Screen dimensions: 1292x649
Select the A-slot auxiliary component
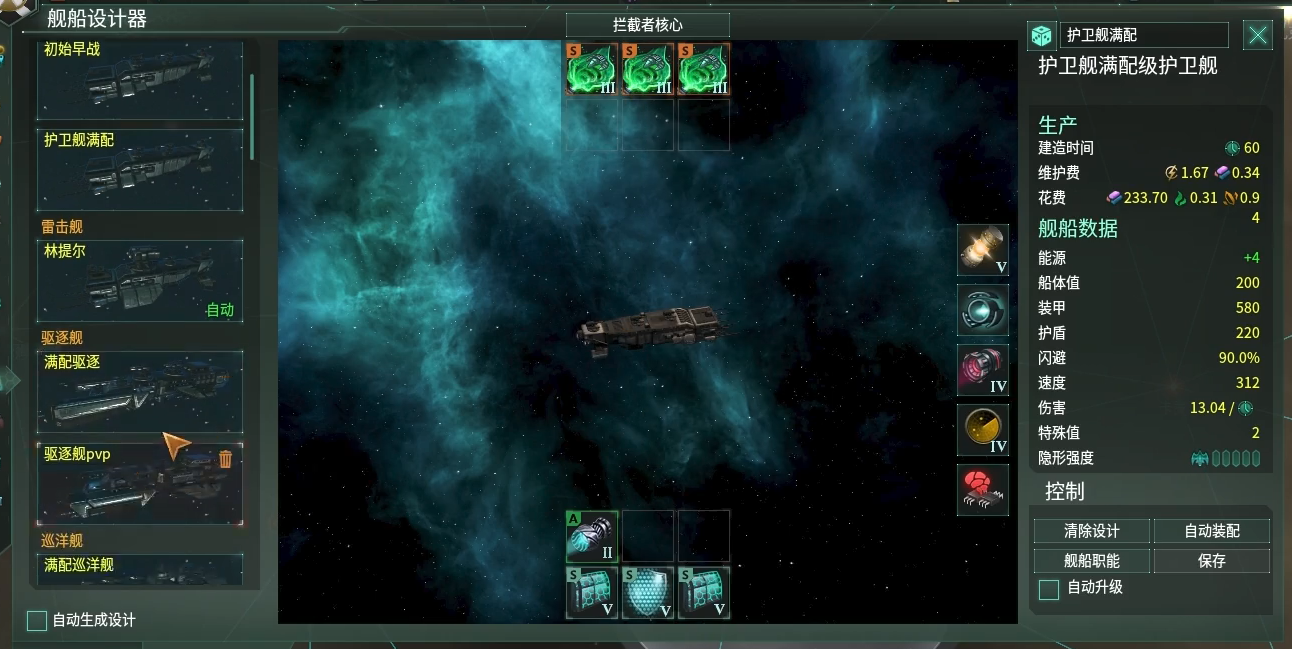point(592,537)
